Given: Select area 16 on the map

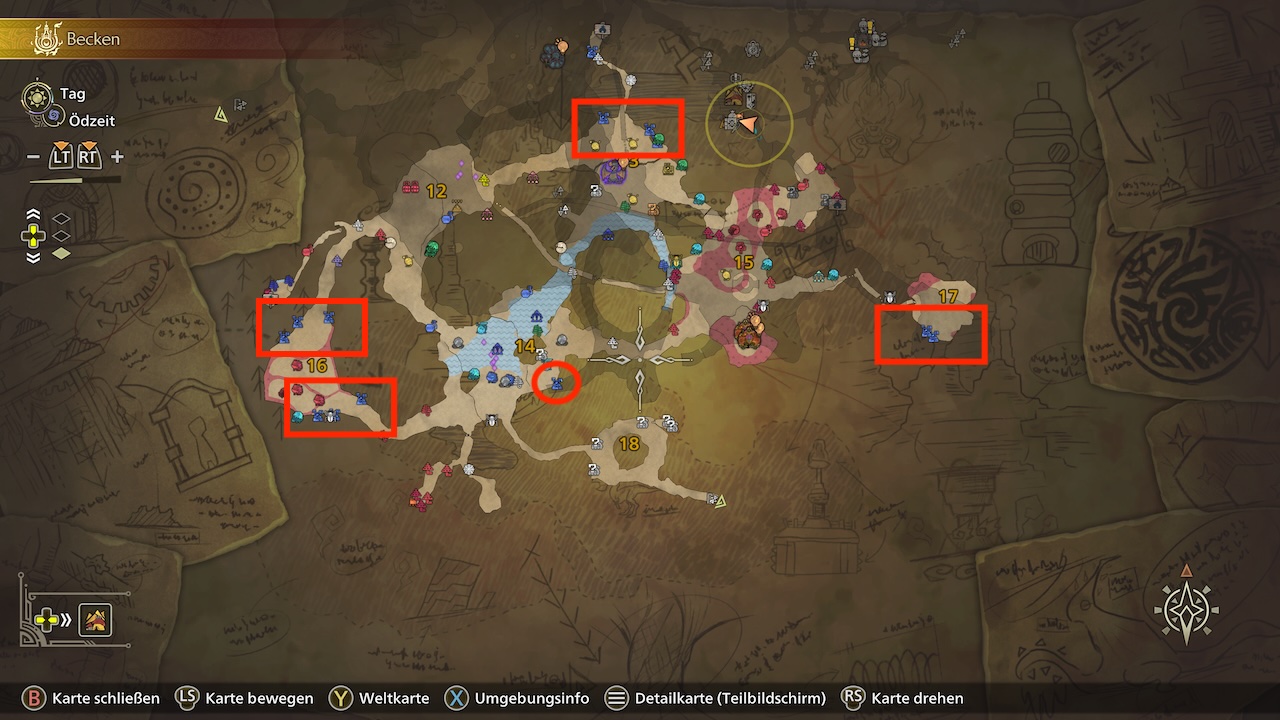Looking at the screenshot, I should click(x=317, y=366).
